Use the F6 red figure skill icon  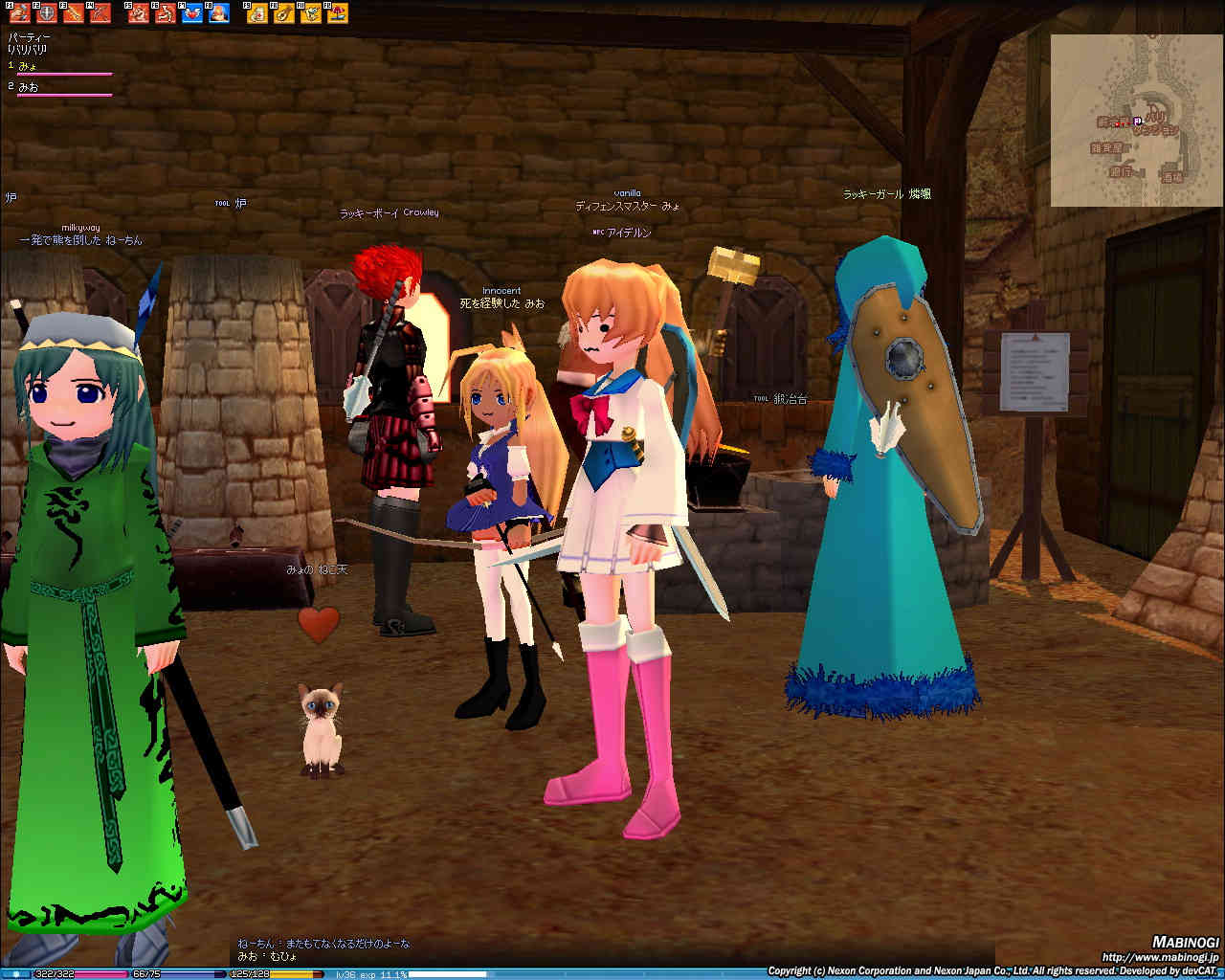166,13
